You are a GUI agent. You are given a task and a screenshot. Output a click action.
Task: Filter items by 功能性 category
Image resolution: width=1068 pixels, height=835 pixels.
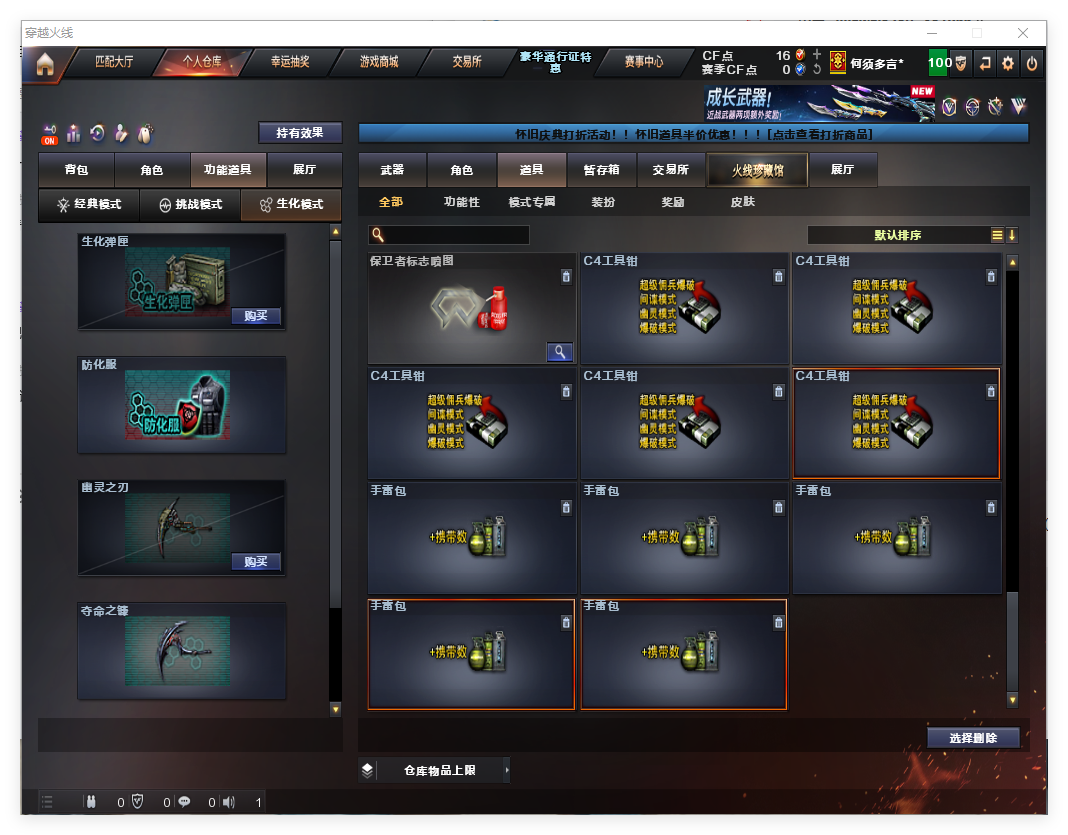[461, 202]
